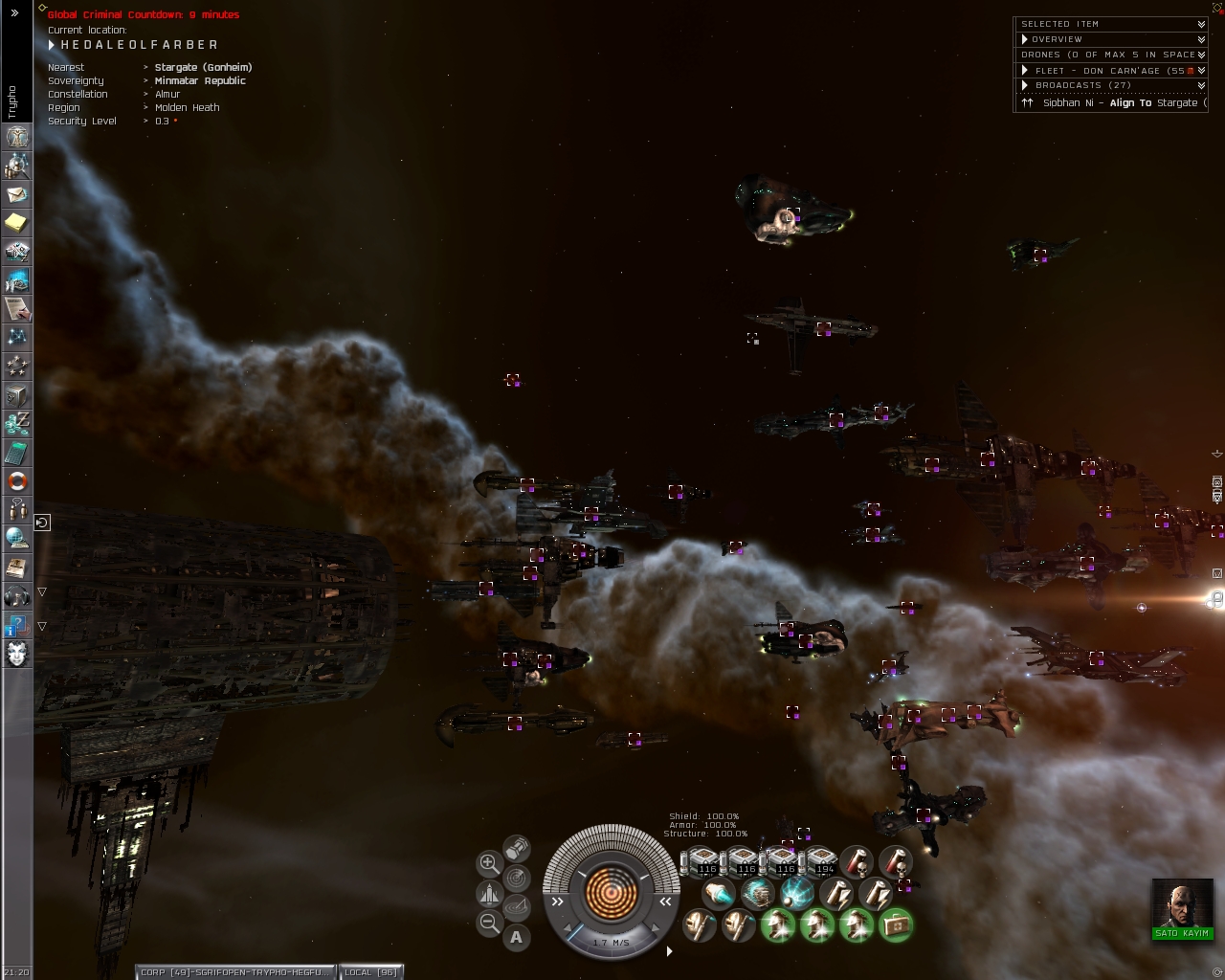Open the mail envelope icon
1225x980 pixels.
[x=17, y=194]
